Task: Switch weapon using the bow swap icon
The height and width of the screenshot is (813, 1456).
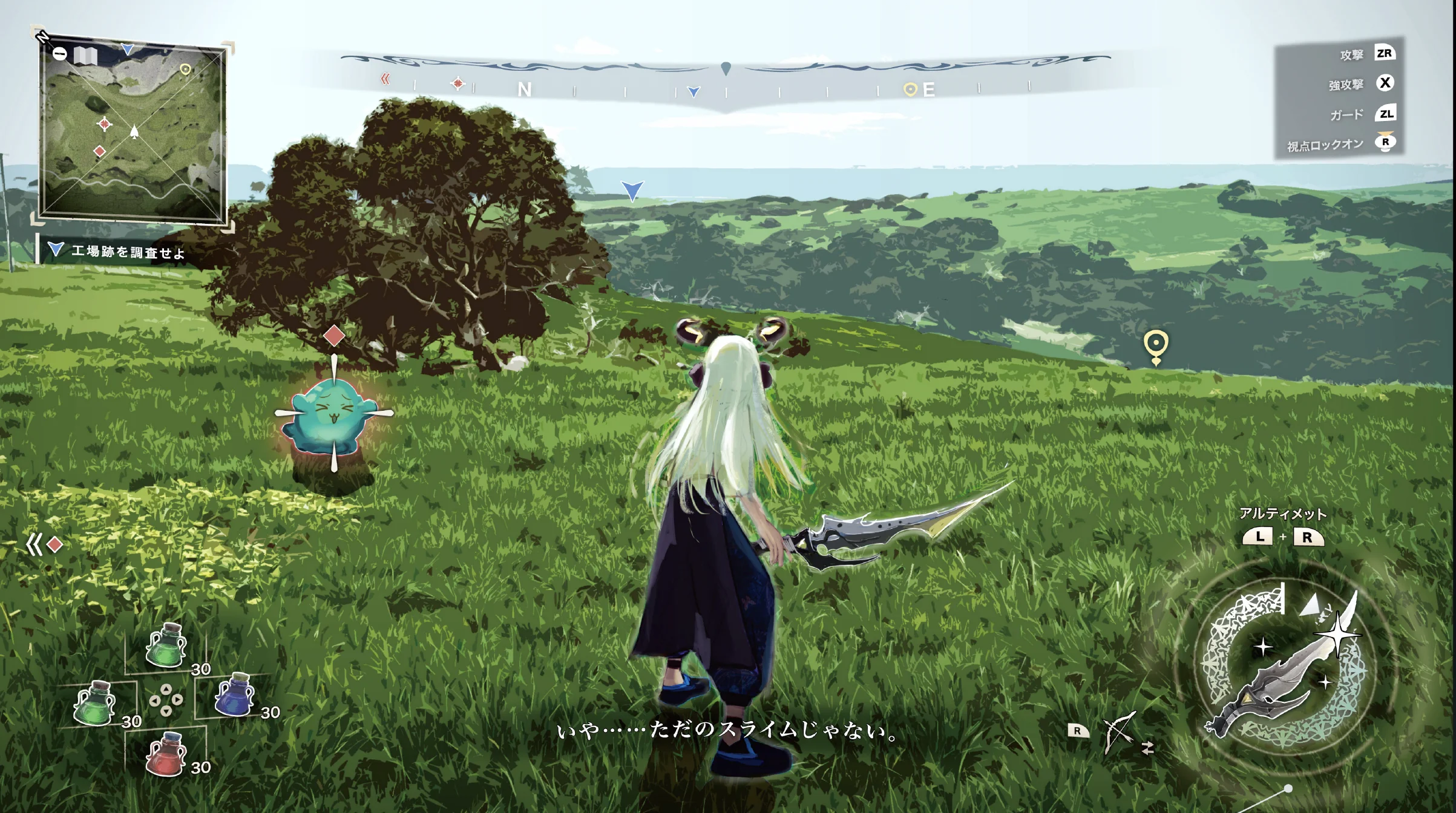Action: click(x=1119, y=733)
